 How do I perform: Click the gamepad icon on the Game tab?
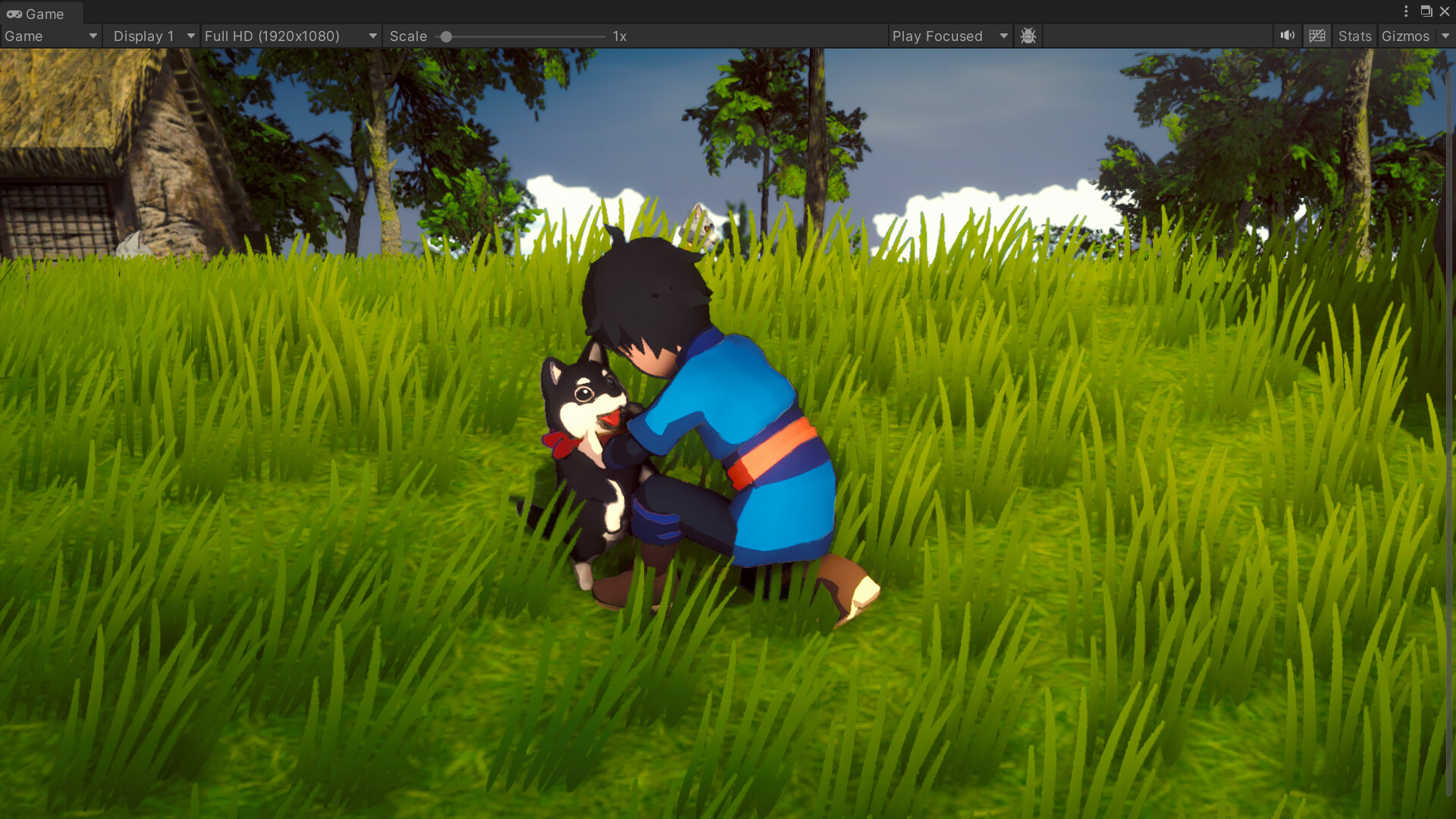click(15, 13)
